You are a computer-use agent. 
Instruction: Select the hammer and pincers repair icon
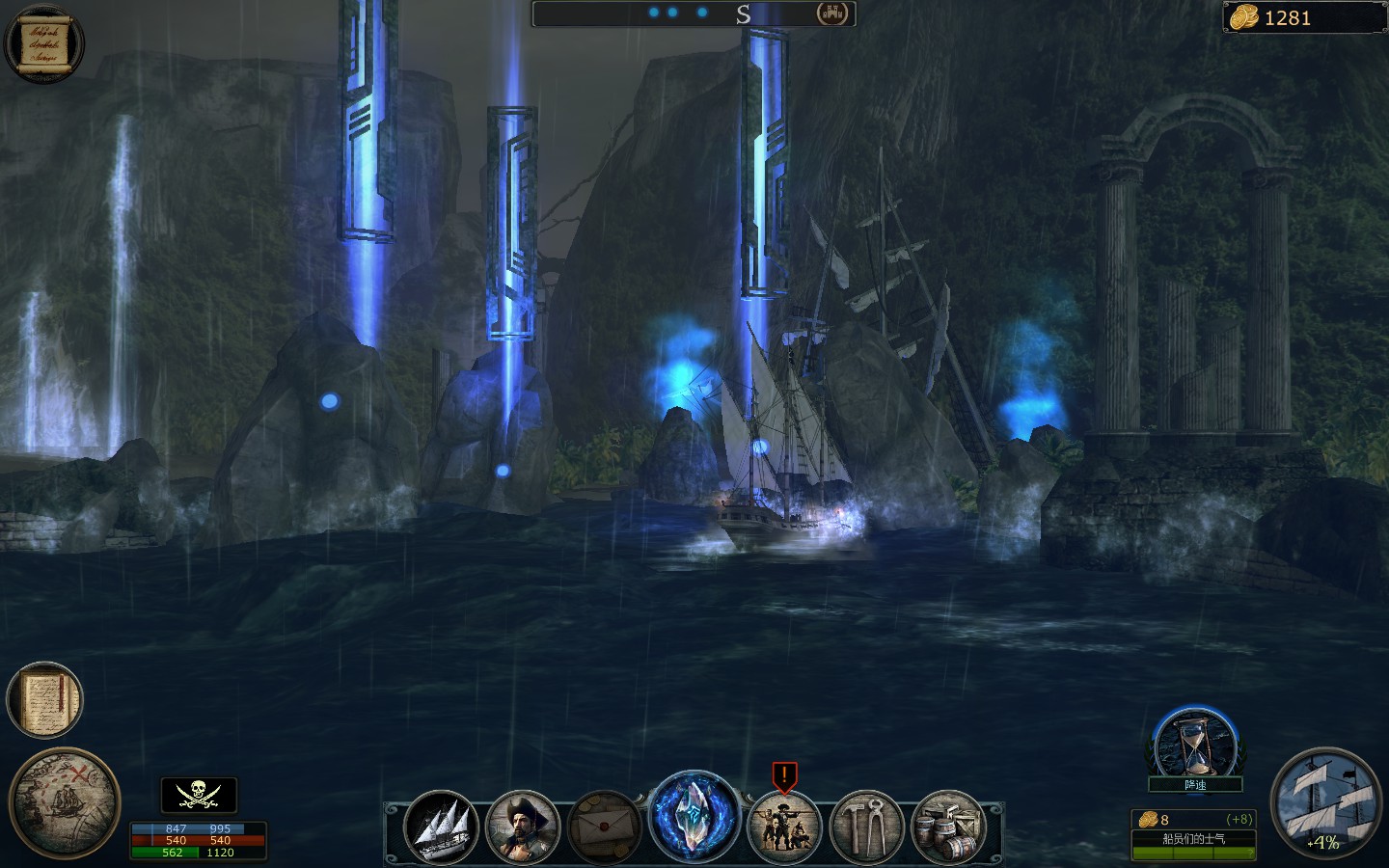point(865,827)
